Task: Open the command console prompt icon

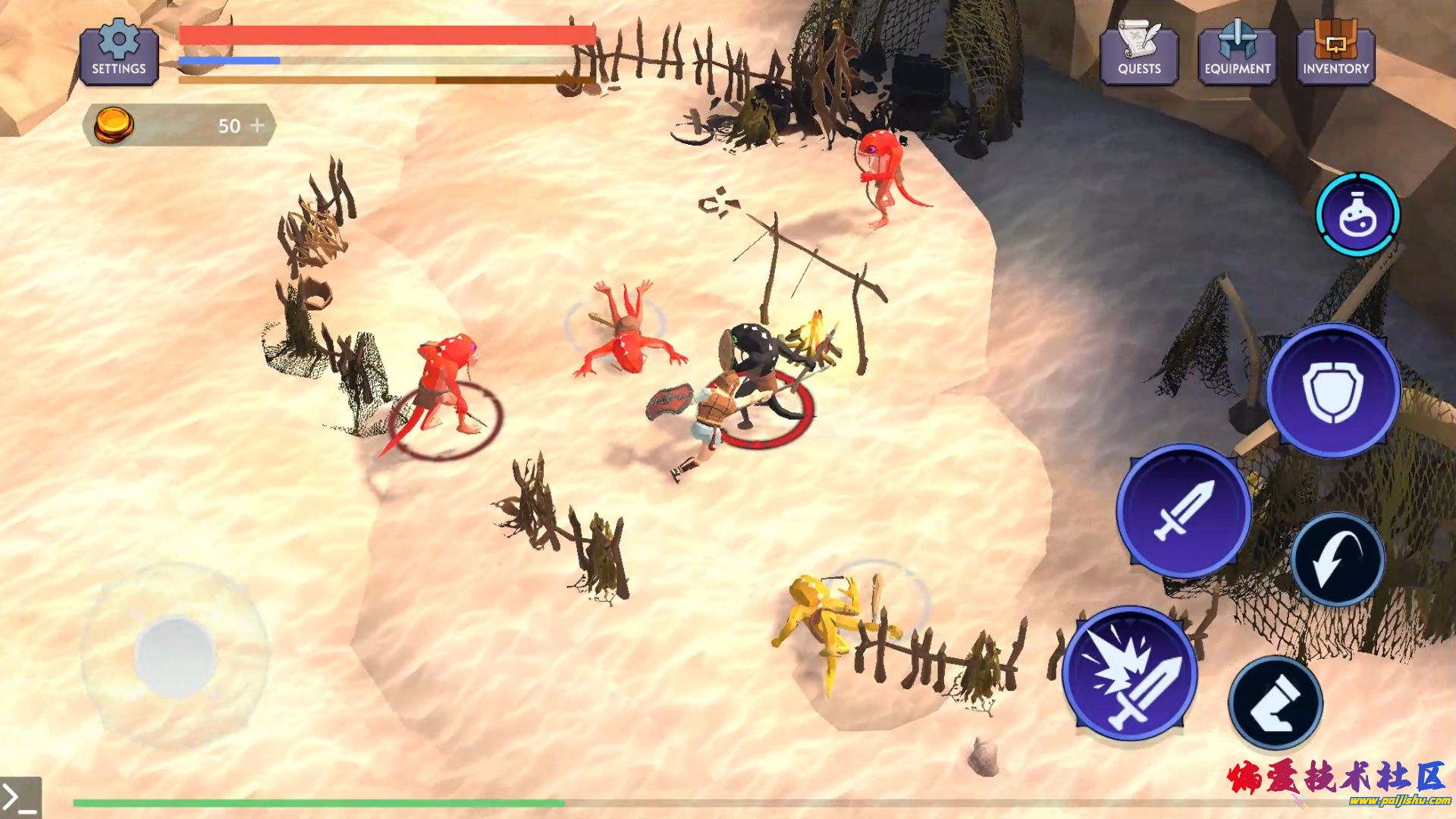Action: [20, 798]
